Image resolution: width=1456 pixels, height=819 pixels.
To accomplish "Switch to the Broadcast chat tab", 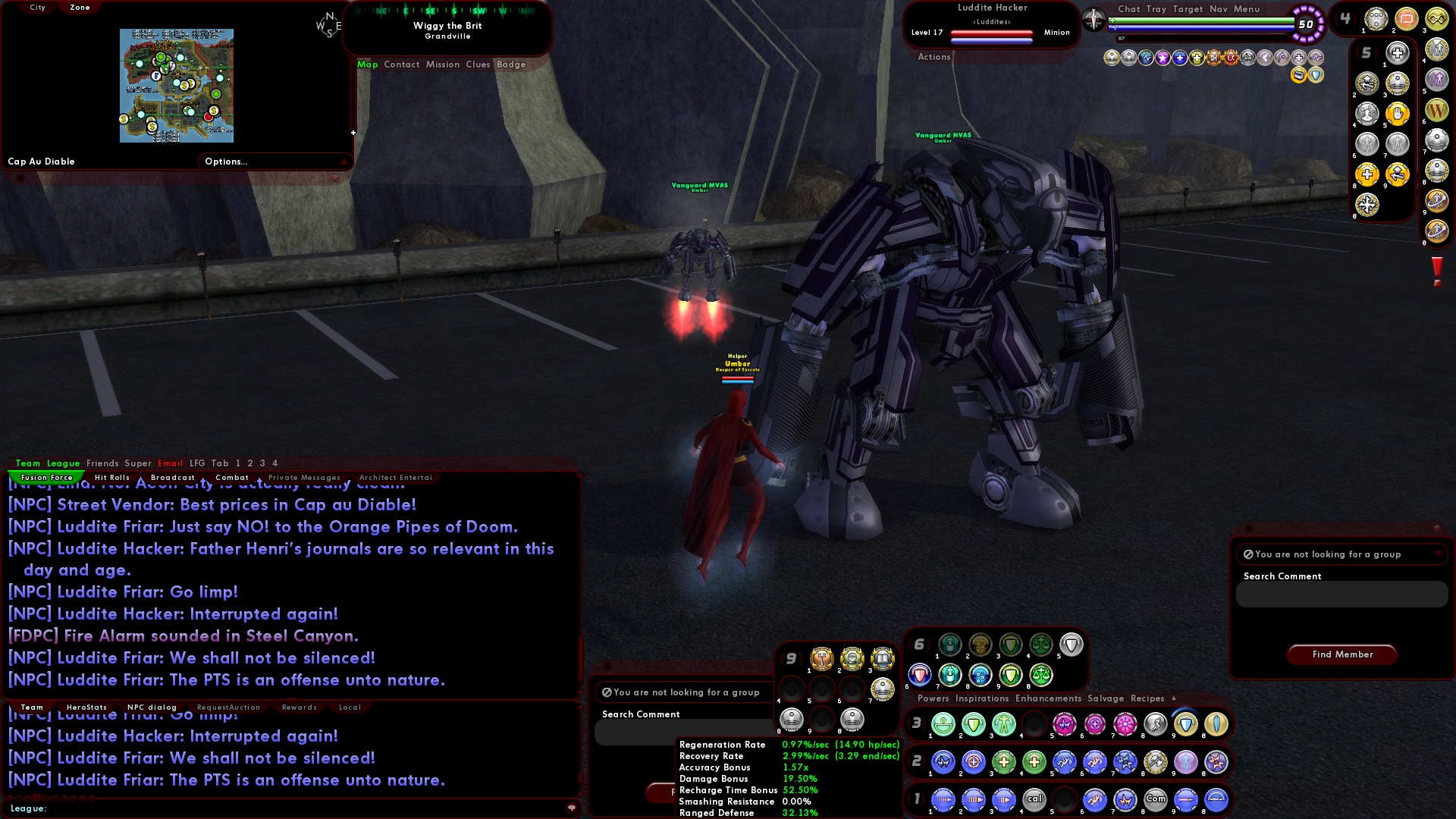I will point(173,477).
